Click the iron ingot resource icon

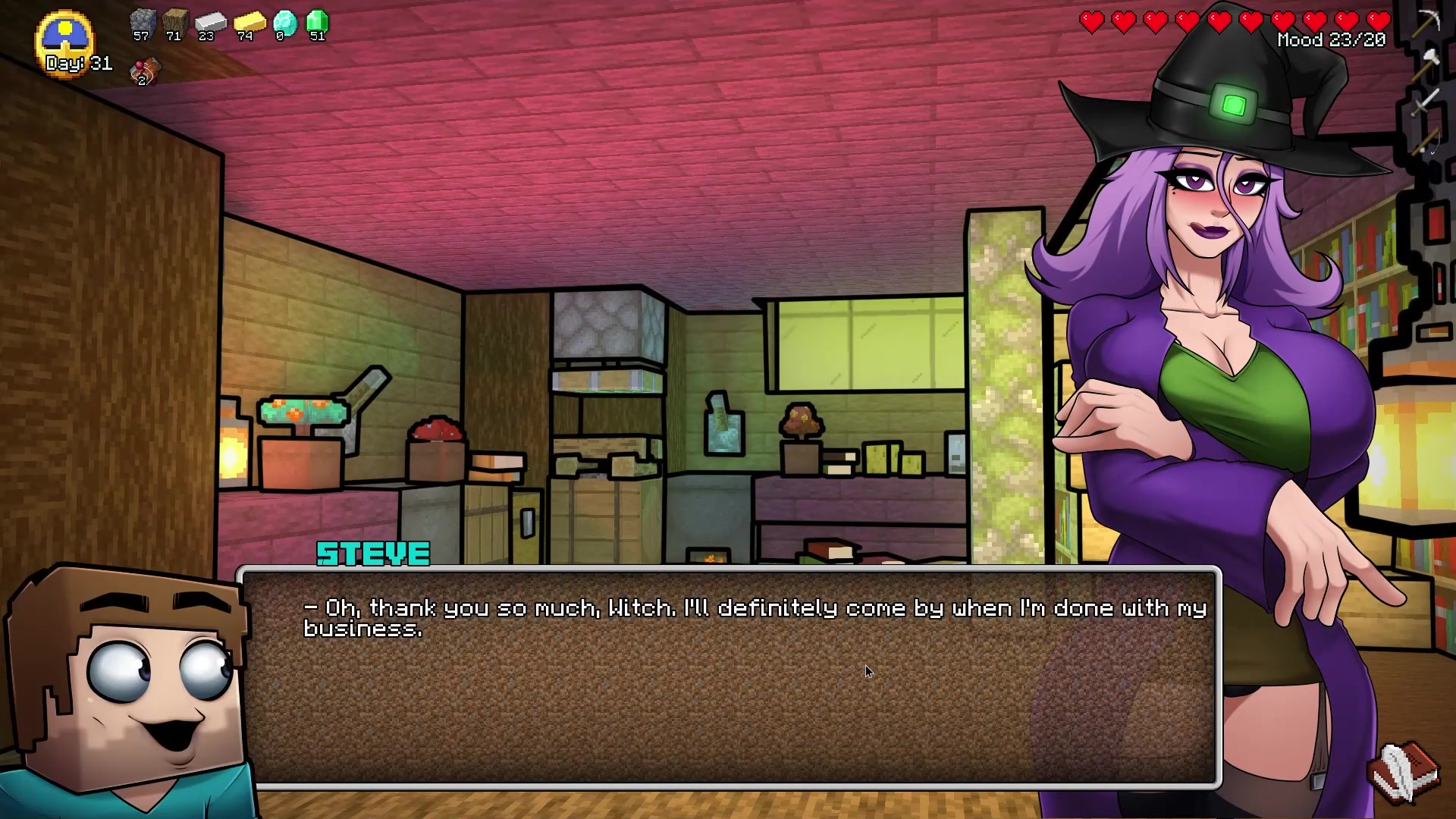tap(209, 23)
